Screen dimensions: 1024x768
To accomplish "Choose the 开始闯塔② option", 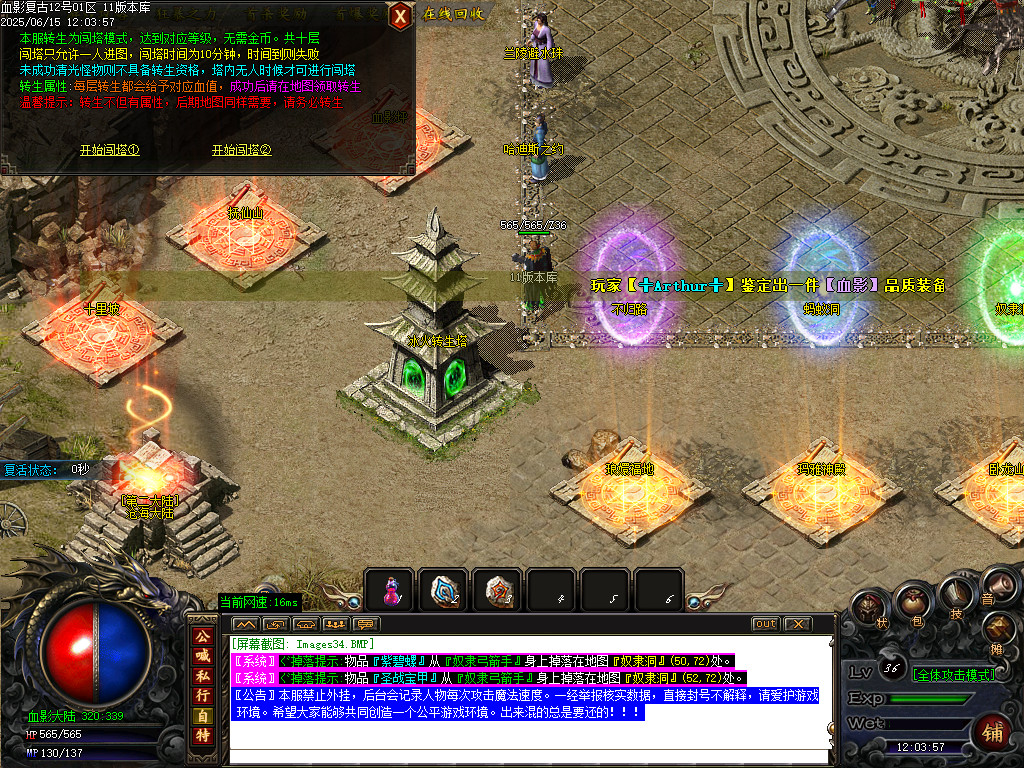I will (x=241, y=150).
